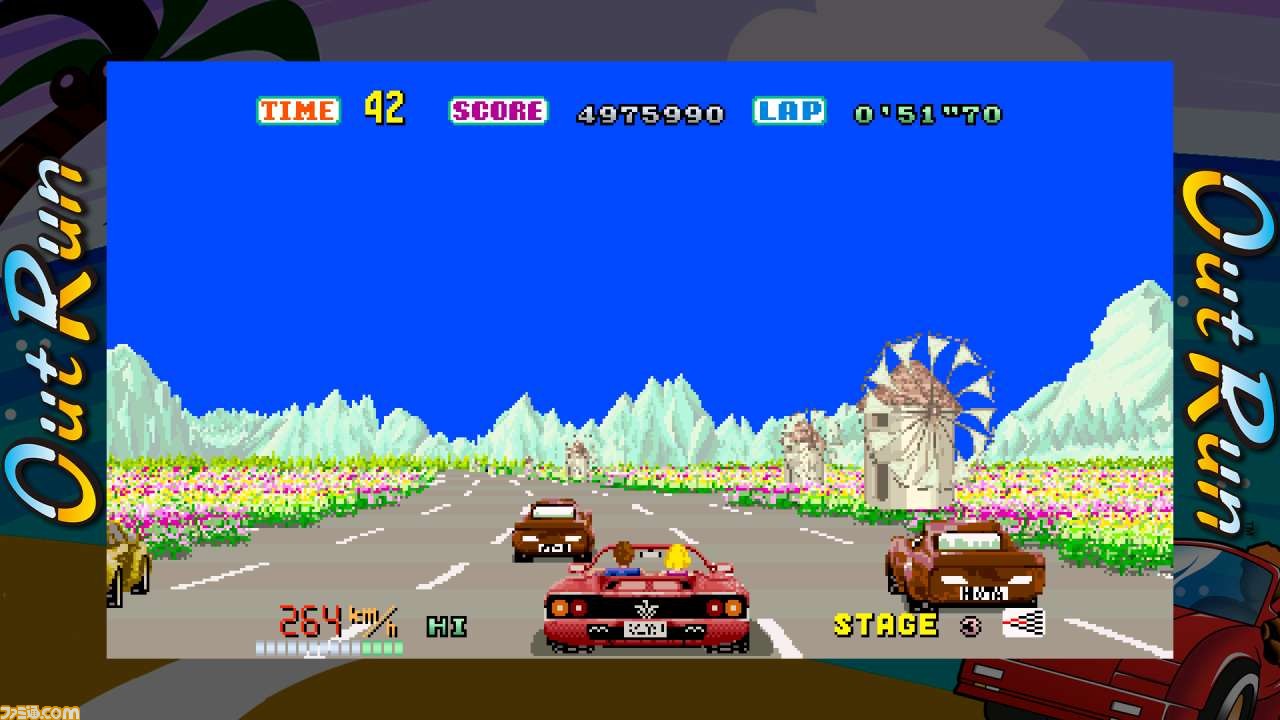Click the brown rival car ahead
Viewport: 1280px width, 720px height.
550,528
